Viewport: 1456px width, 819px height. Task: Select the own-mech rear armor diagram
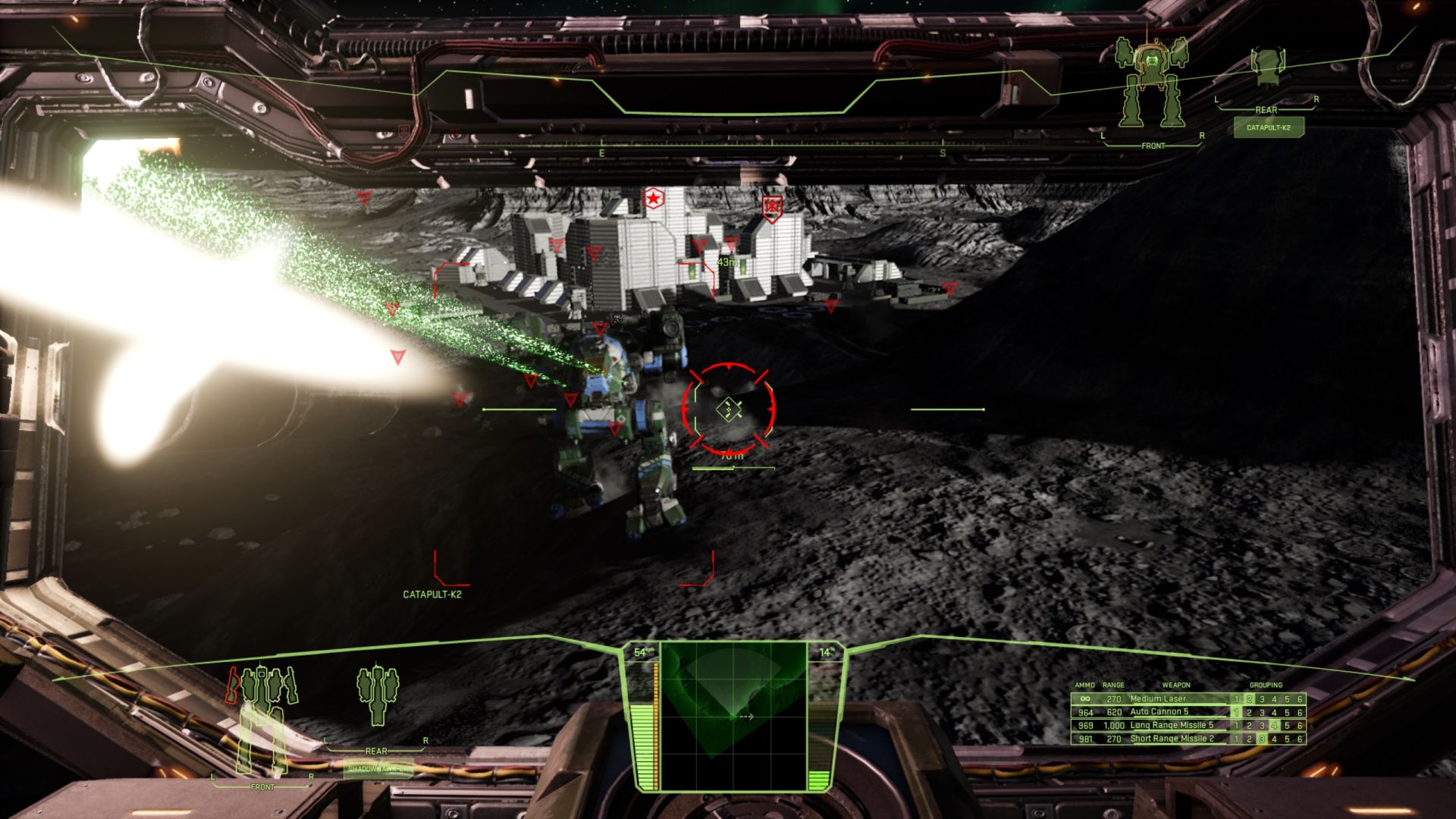click(x=377, y=695)
